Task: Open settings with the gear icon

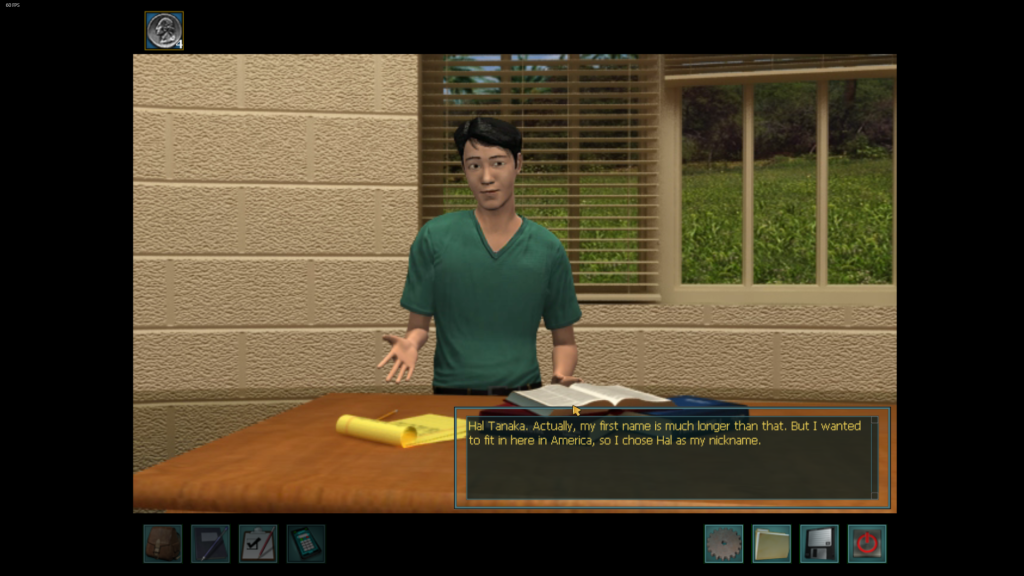Action: pos(723,543)
